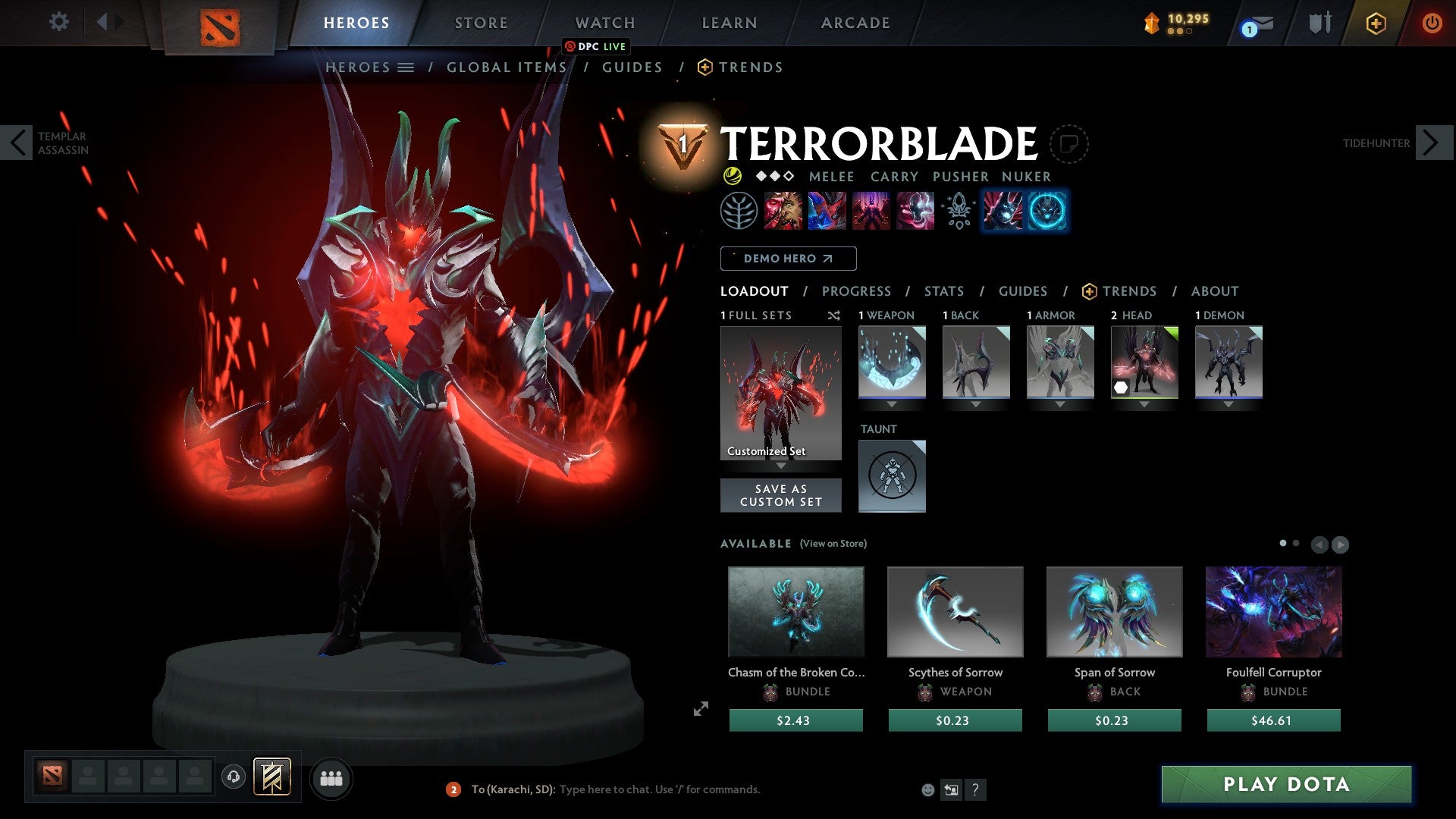Expand the ARMOR slot dropdown chevron
The width and height of the screenshot is (1456, 819).
tap(1059, 405)
